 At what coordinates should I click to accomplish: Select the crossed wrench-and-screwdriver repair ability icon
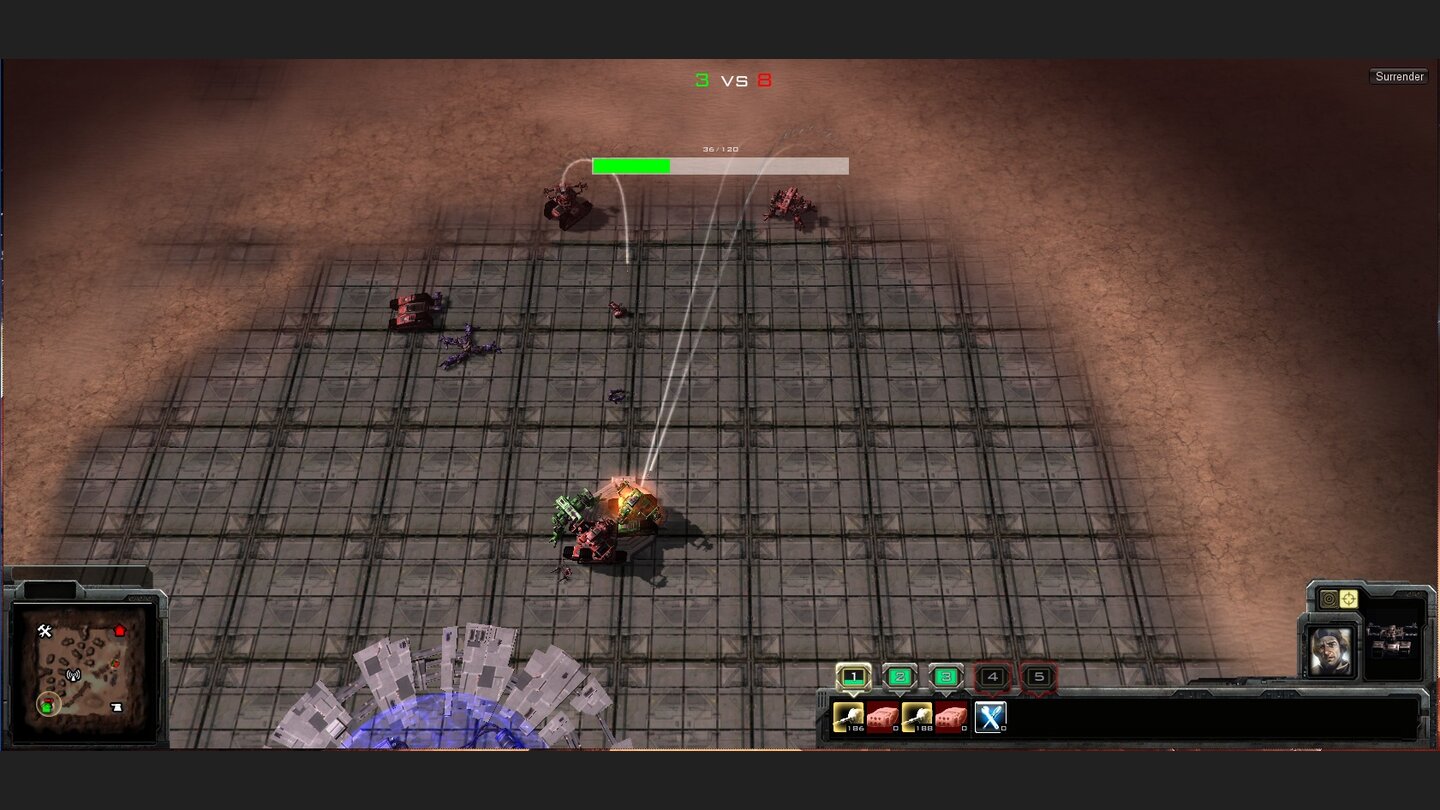point(992,717)
